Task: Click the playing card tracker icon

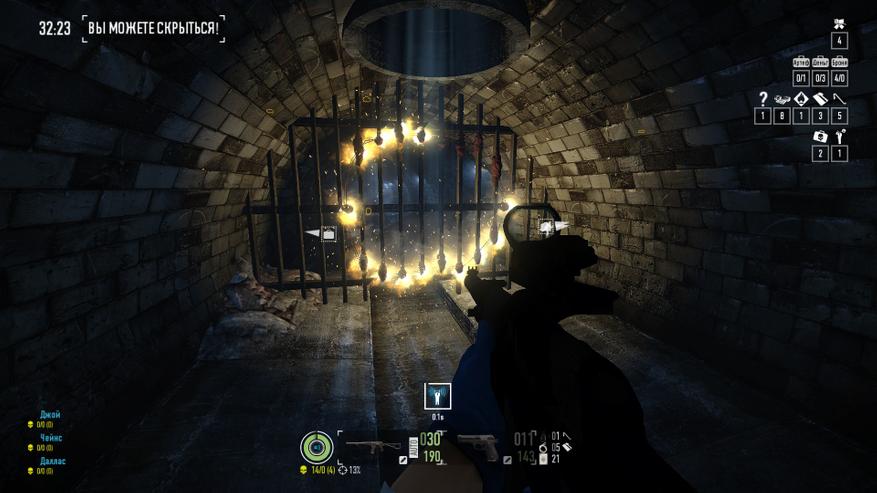Action: coord(801,99)
